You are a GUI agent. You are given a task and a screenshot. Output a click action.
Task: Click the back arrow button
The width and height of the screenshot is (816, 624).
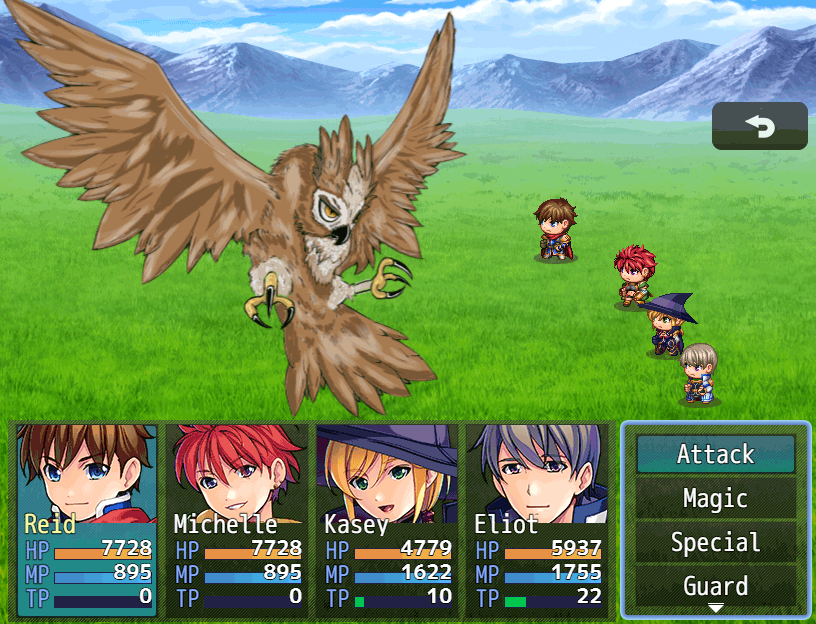tap(759, 126)
